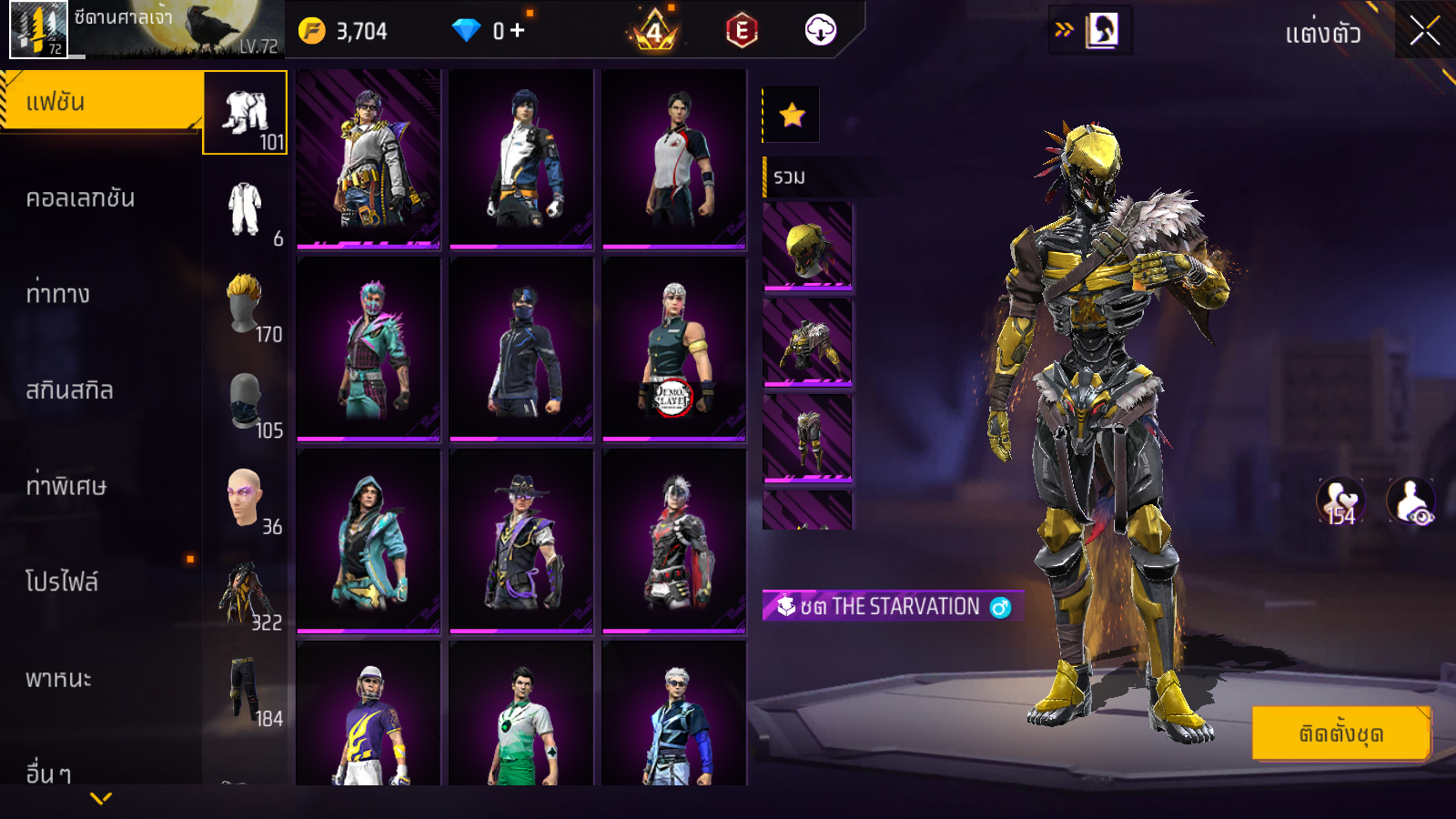Open the สกินสกิล section
1456x819 pixels.
click(69, 390)
